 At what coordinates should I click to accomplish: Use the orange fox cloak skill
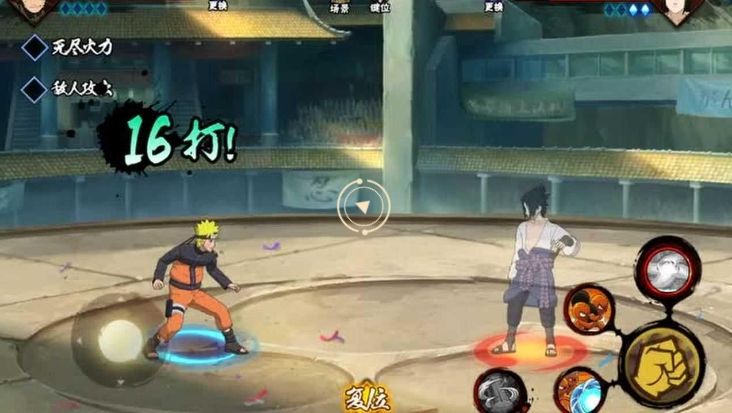[x=588, y=309]
